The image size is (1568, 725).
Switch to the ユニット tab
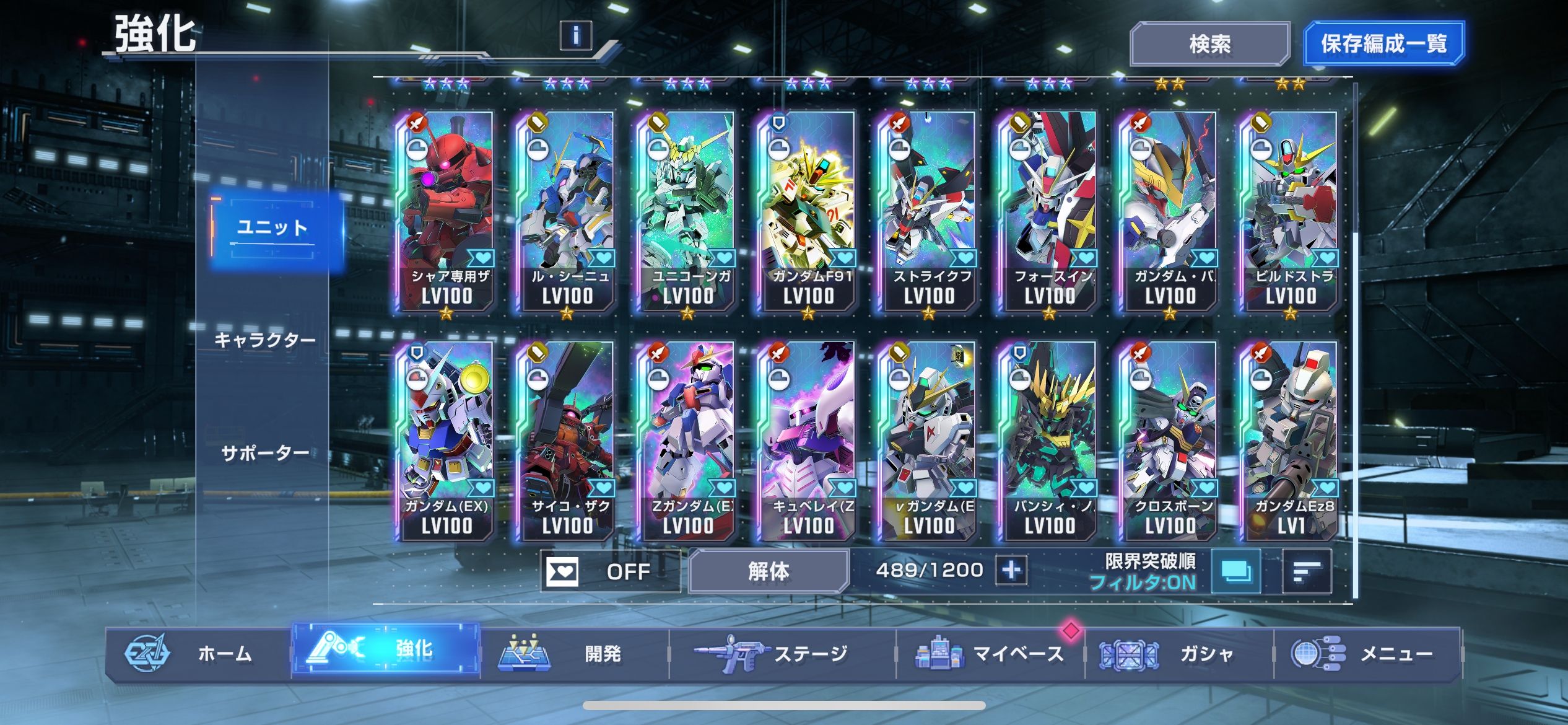(x=272, y=228)
